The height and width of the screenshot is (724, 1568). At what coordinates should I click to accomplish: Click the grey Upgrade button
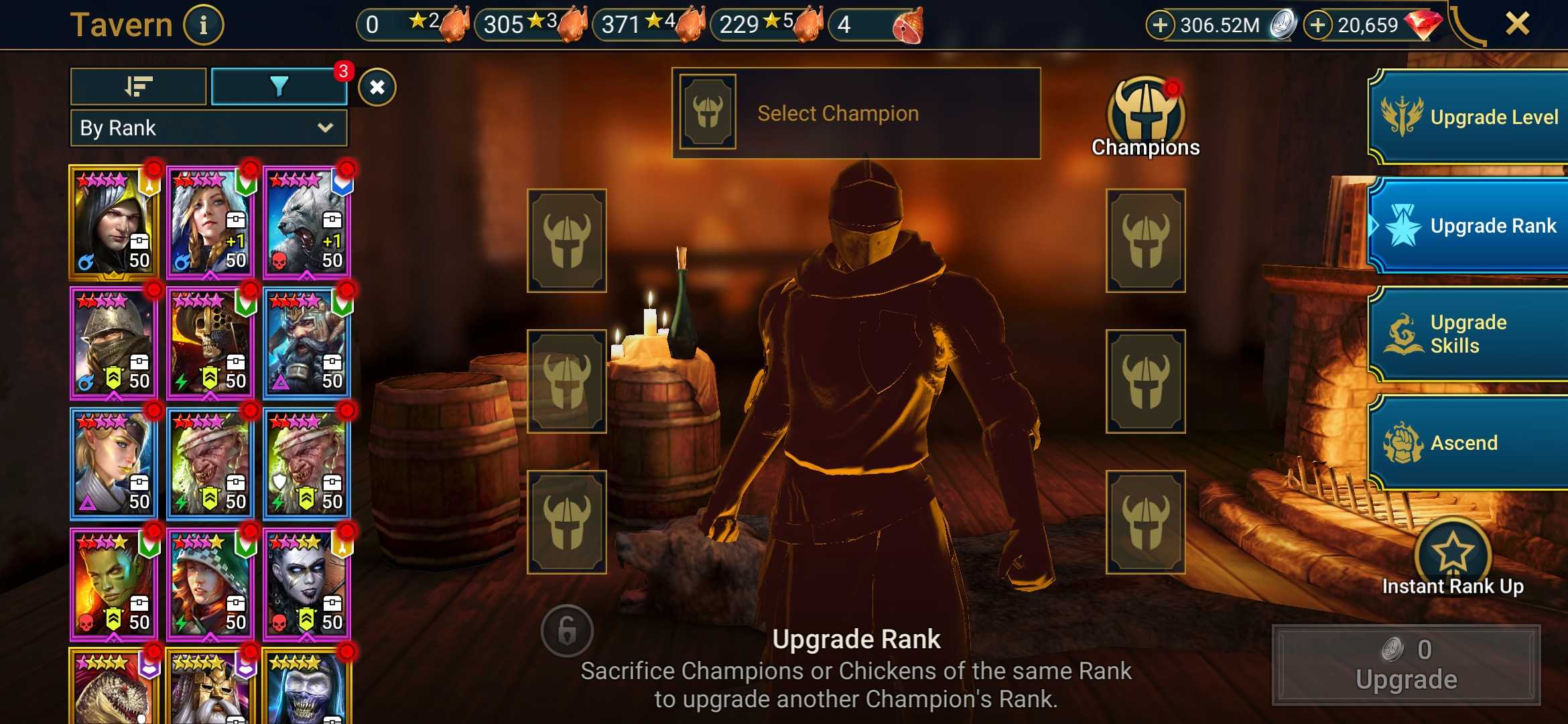coord(1406,665)
